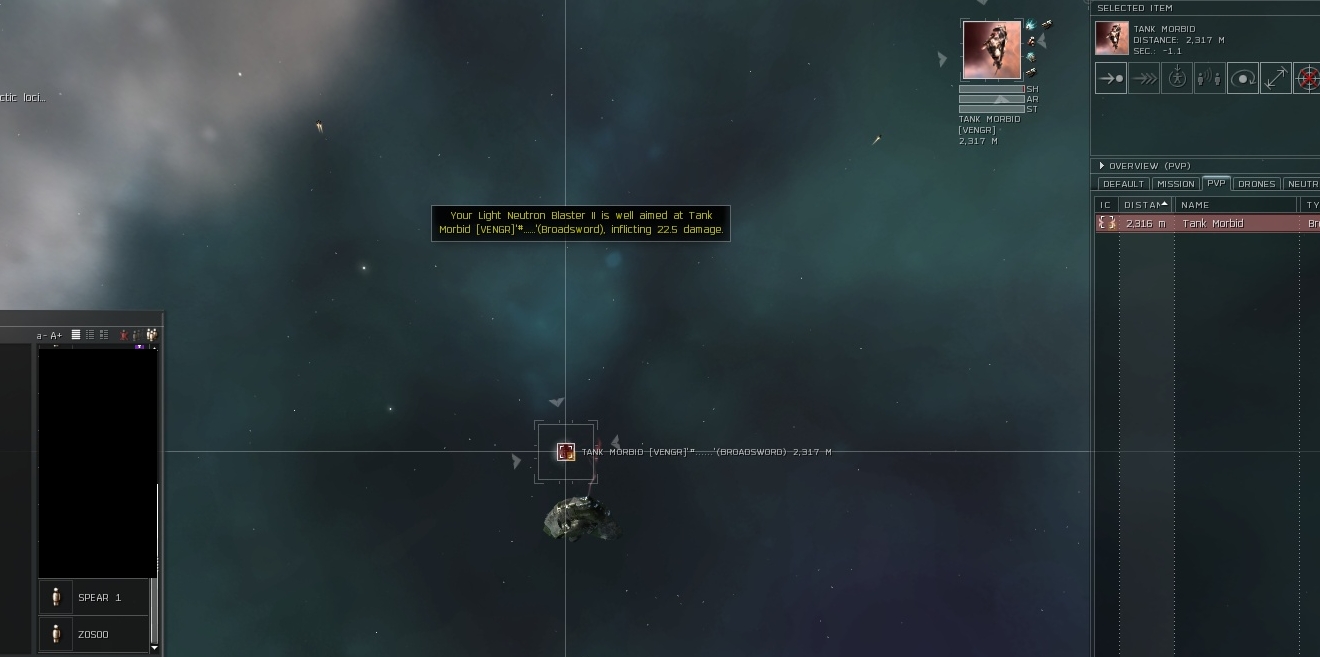The width and height of the screenshot is (1320, 657).
Task: Switch to the Drones overview tab
Action: (x=1256, y=184)
